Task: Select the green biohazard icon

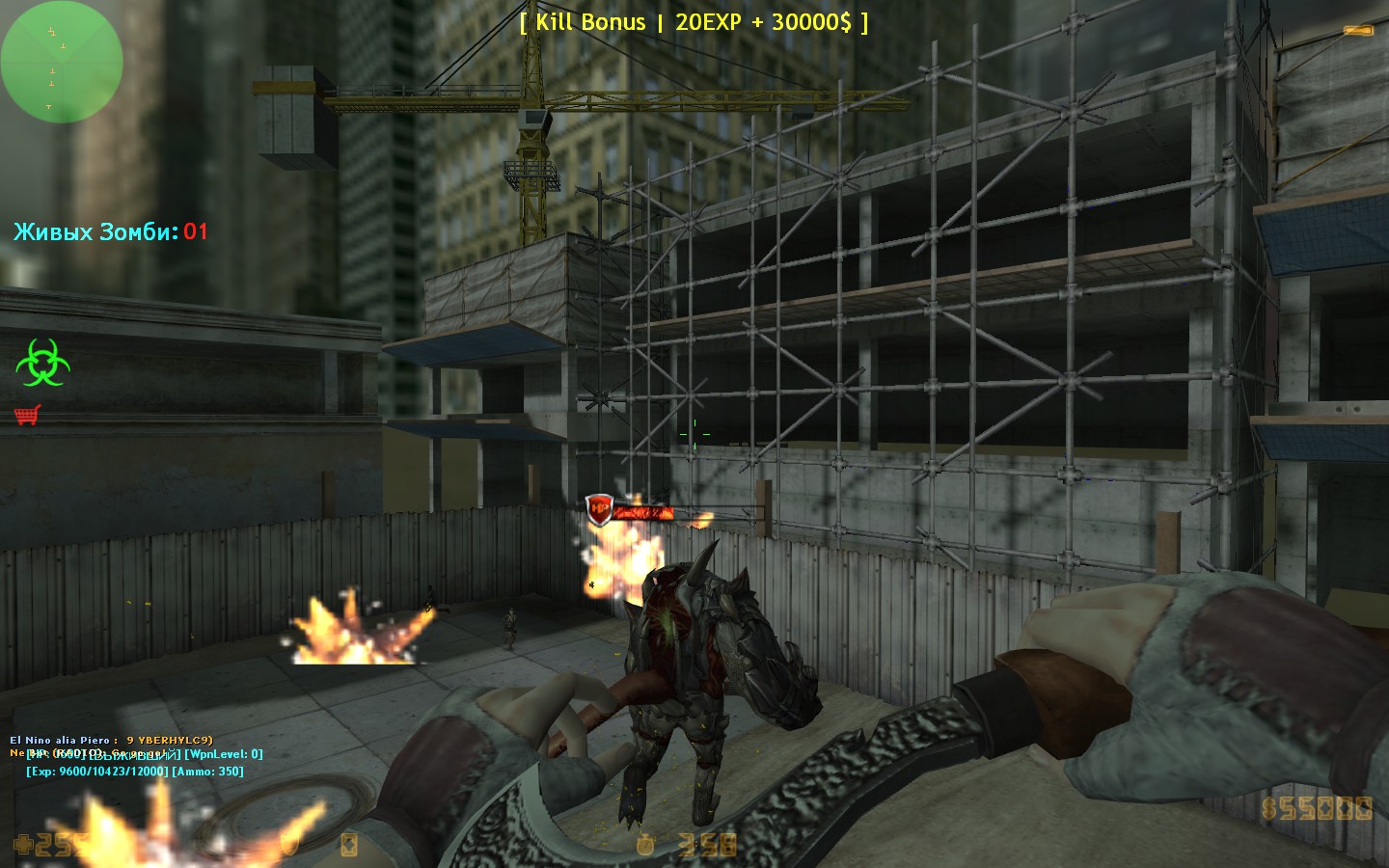Action: tap(41, 363)
